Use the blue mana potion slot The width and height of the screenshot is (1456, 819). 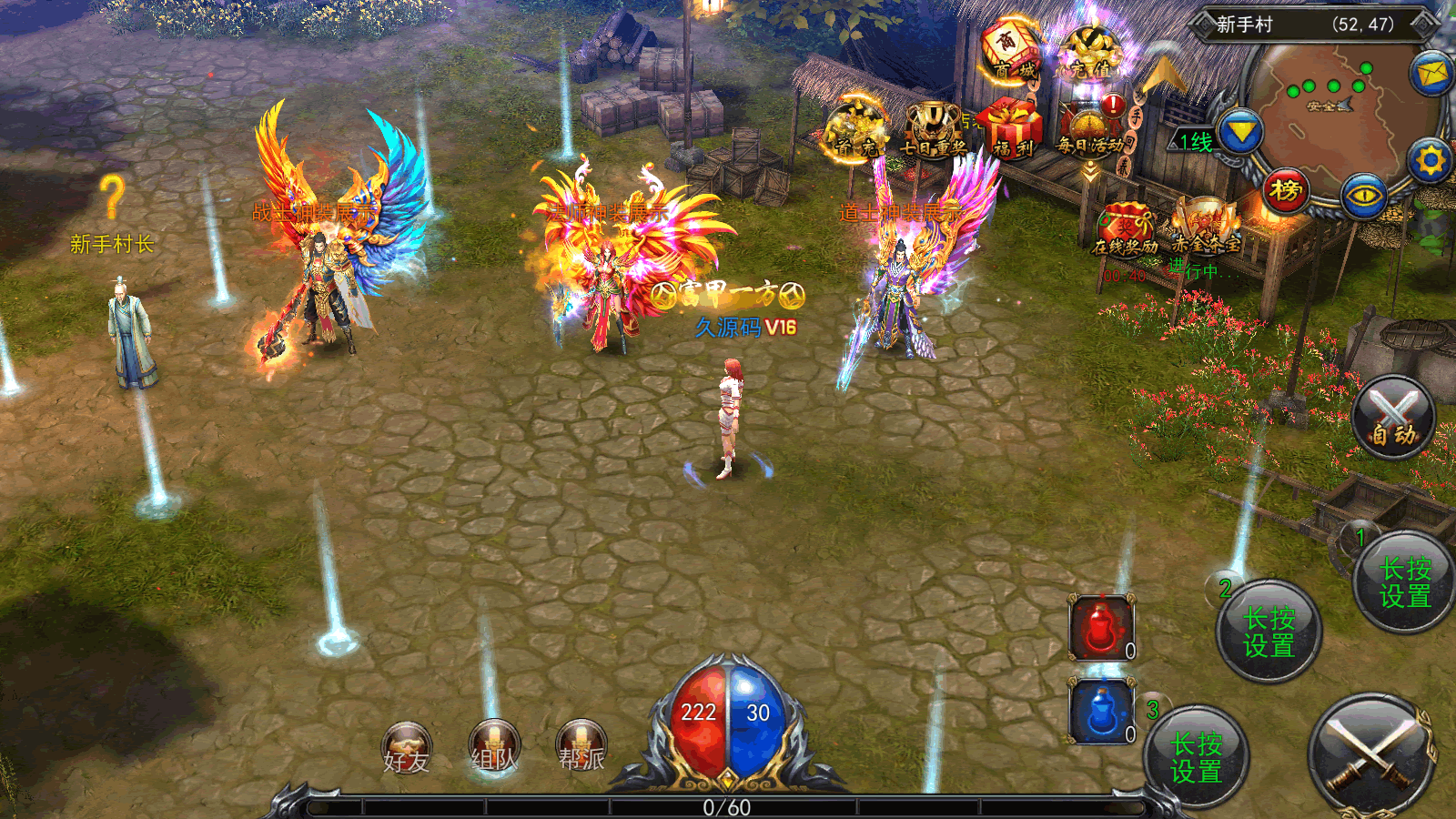tap(1102, 712)
